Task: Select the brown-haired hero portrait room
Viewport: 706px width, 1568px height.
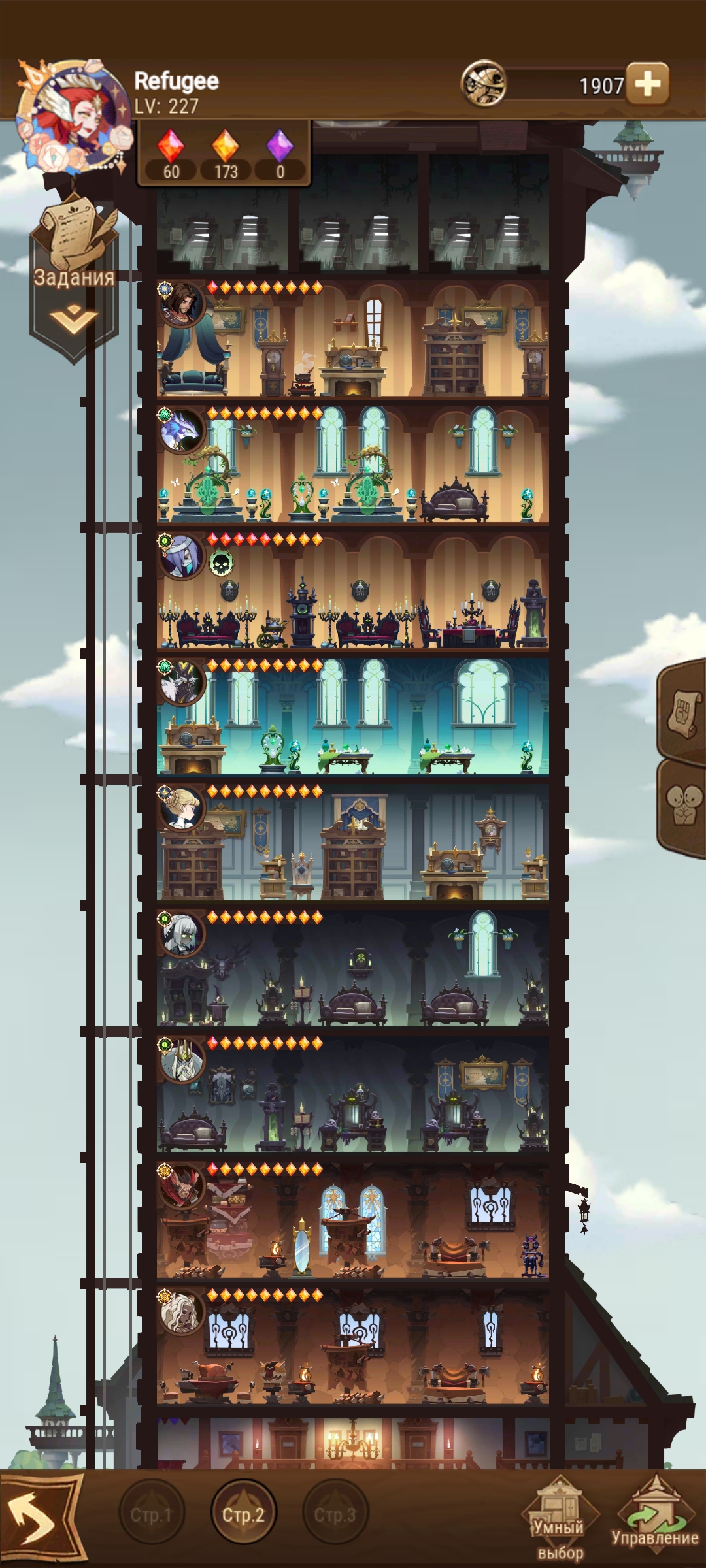Action: tap(182, 304)
